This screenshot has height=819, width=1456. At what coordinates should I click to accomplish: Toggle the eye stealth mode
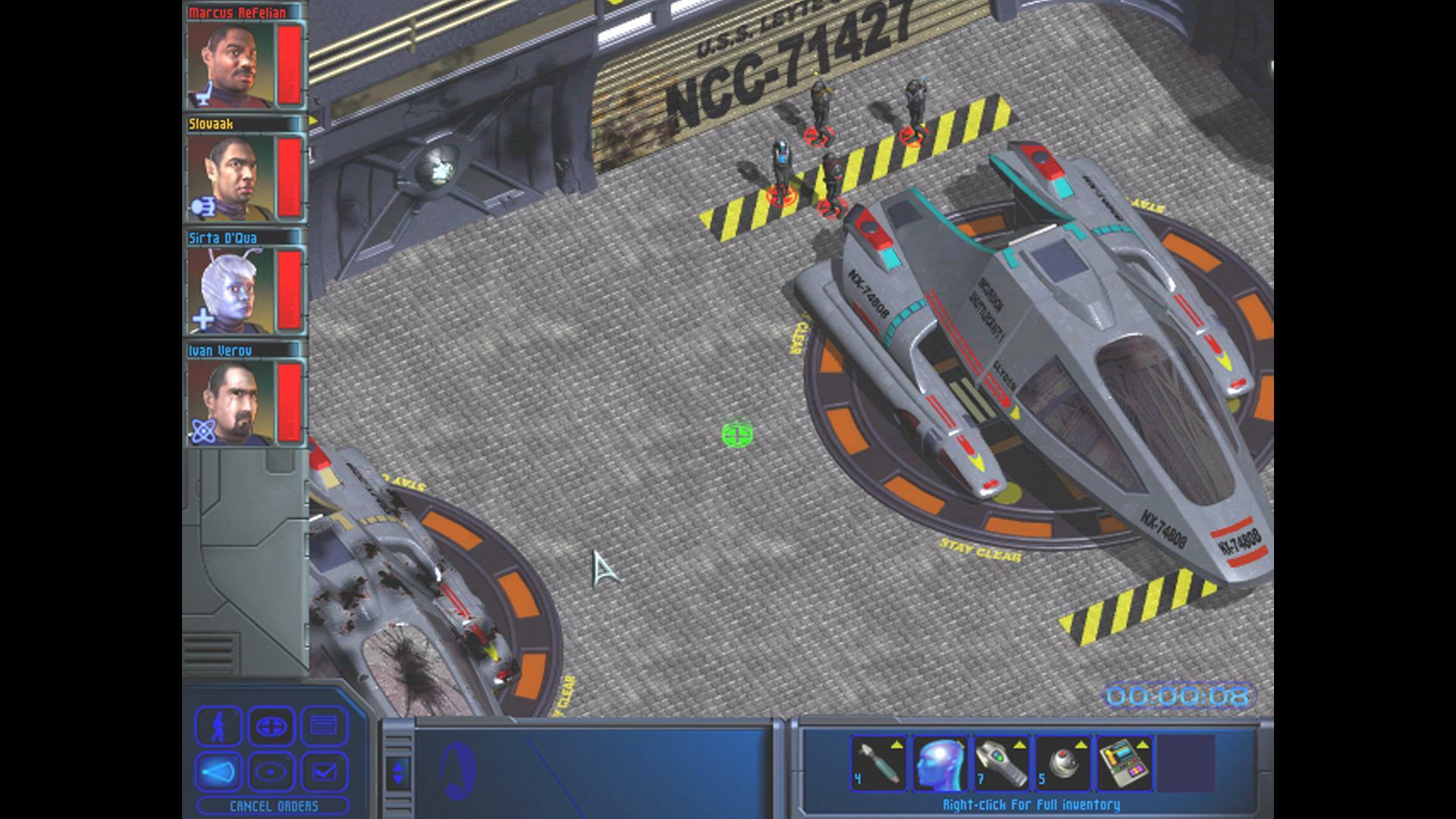(271, 770)
